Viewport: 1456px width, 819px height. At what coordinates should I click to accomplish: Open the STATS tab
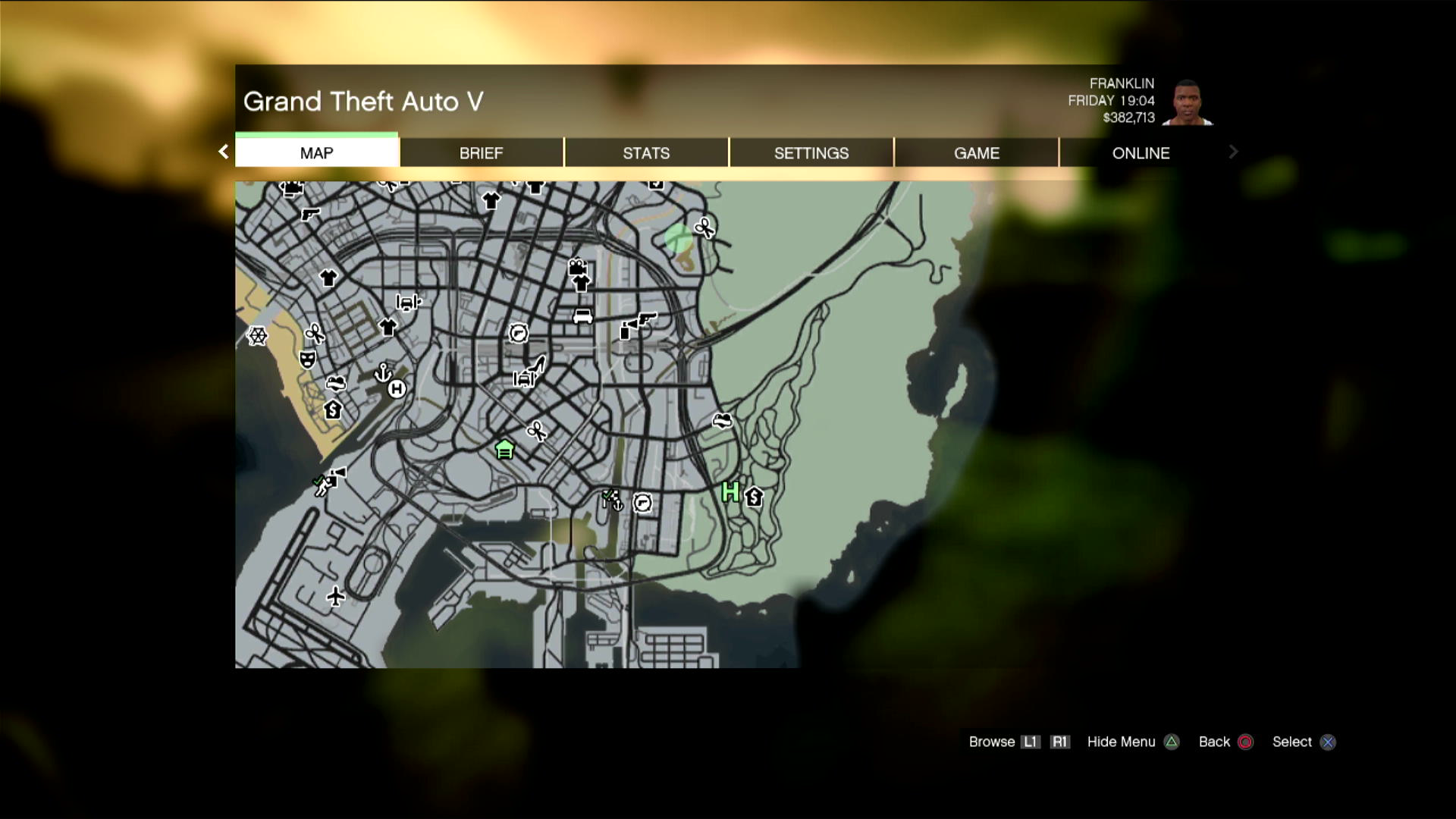point(646,152)
